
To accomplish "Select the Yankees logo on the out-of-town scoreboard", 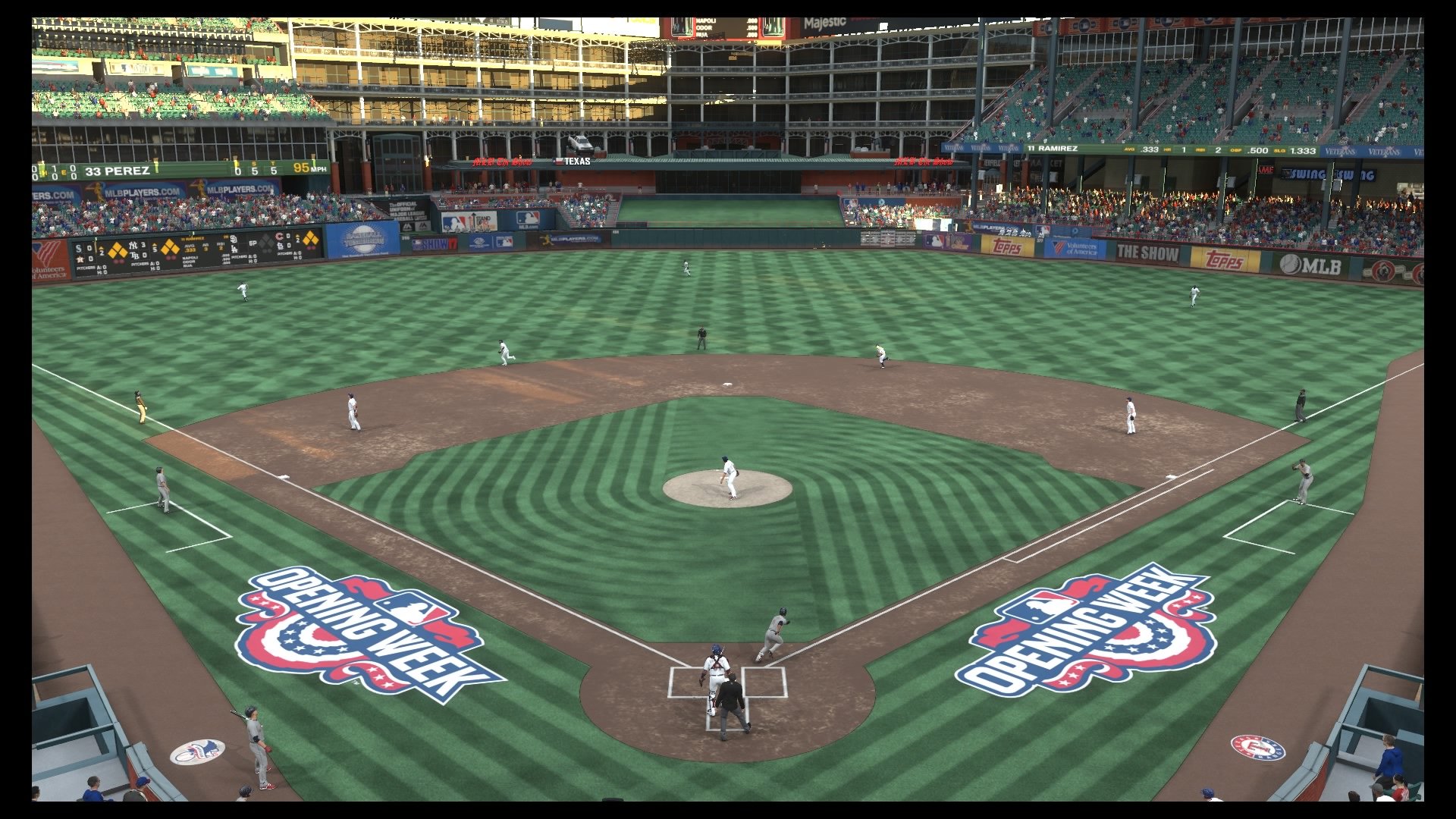I will (x=132, y=244).
